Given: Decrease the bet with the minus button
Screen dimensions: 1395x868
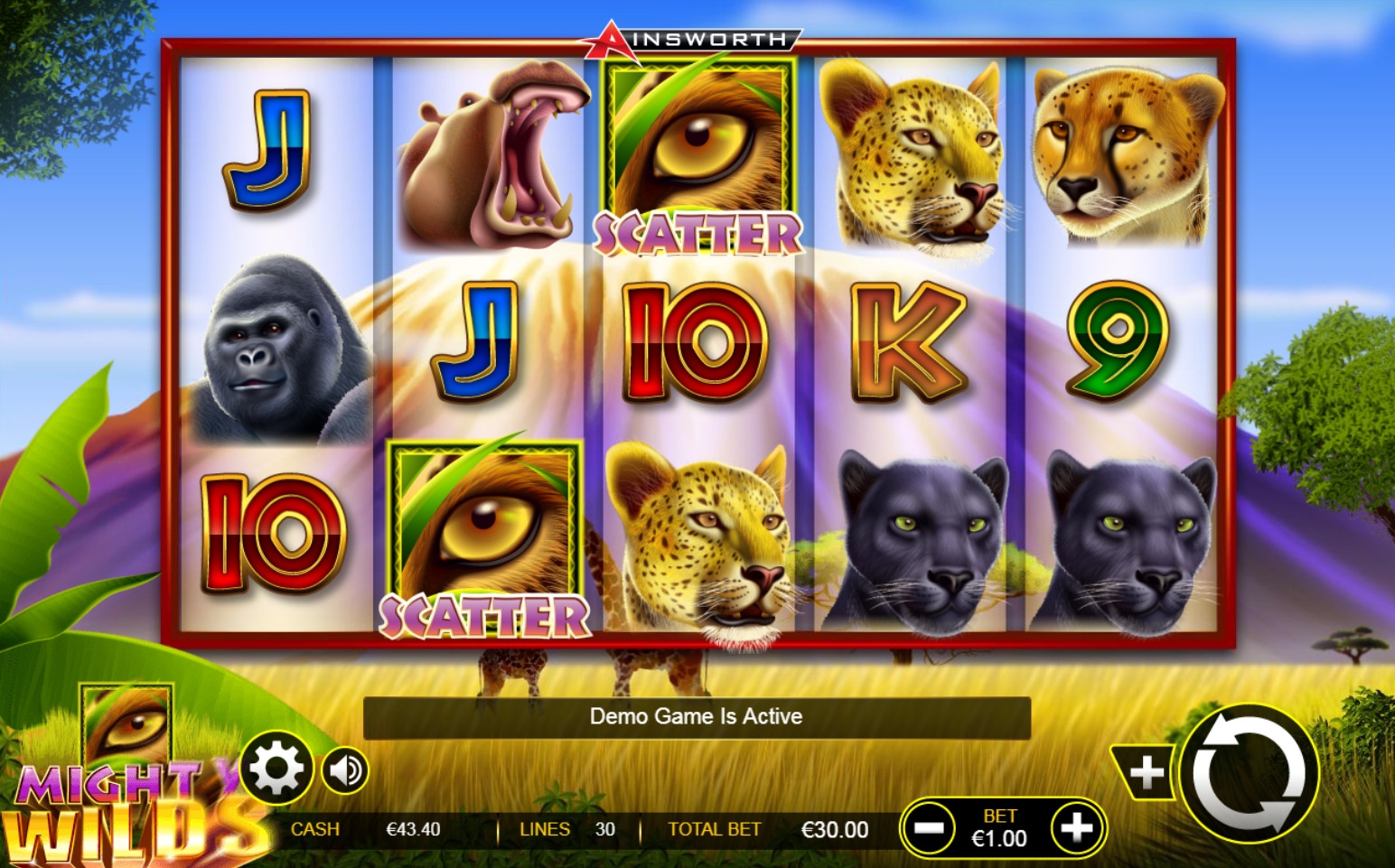Looking at the screenshot, I should click(929, 827).
